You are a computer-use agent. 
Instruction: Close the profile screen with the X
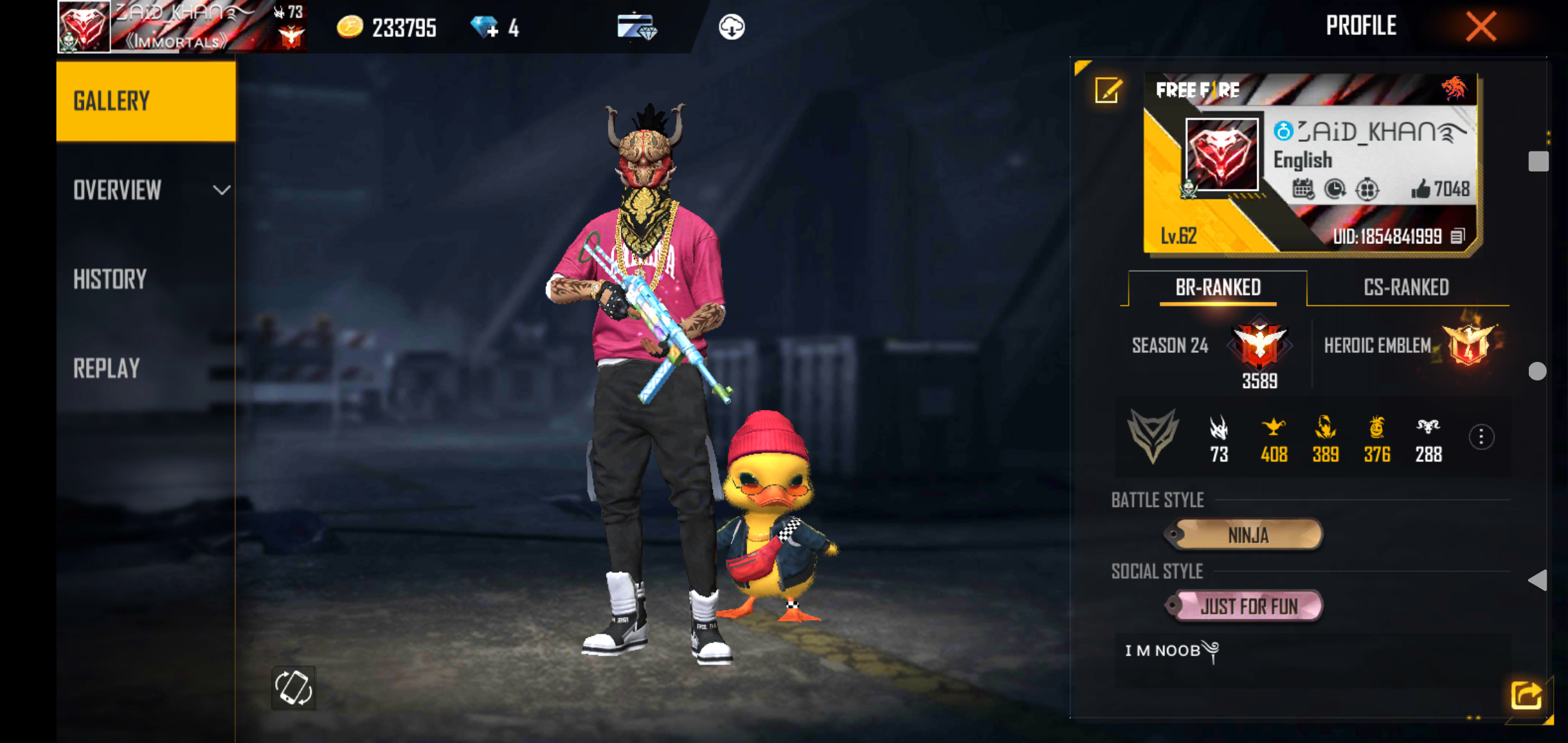point(1481,28)
